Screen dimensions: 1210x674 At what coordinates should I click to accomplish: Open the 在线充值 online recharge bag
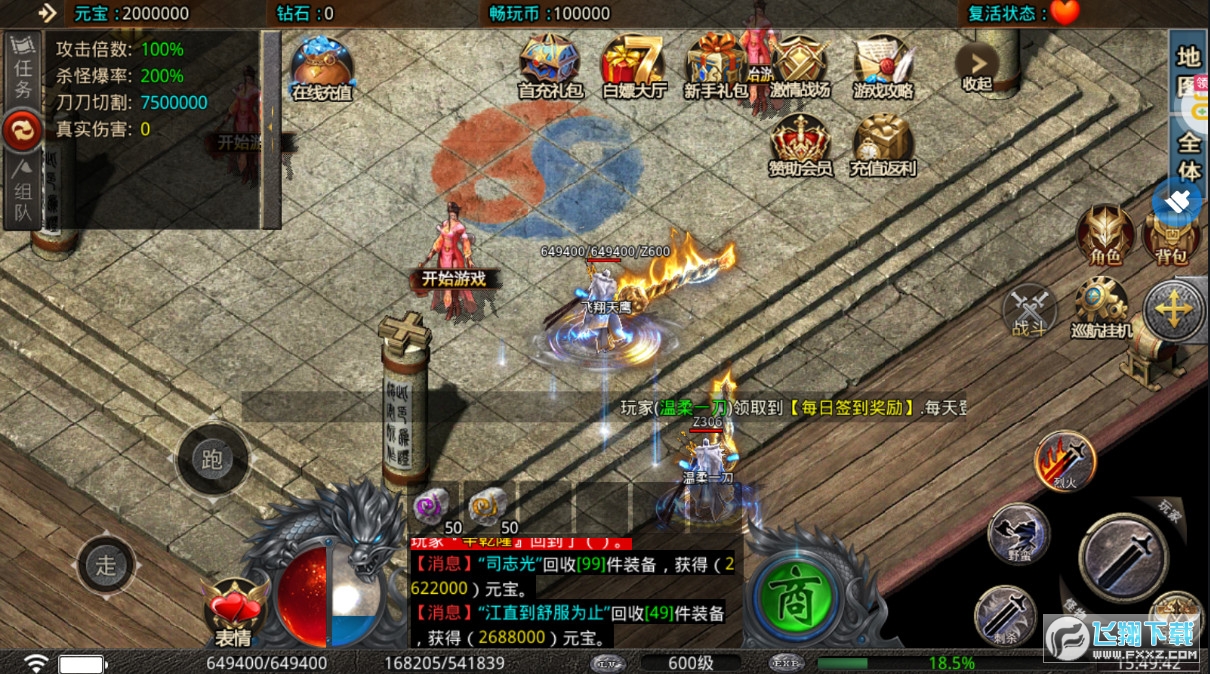[322, 67]
